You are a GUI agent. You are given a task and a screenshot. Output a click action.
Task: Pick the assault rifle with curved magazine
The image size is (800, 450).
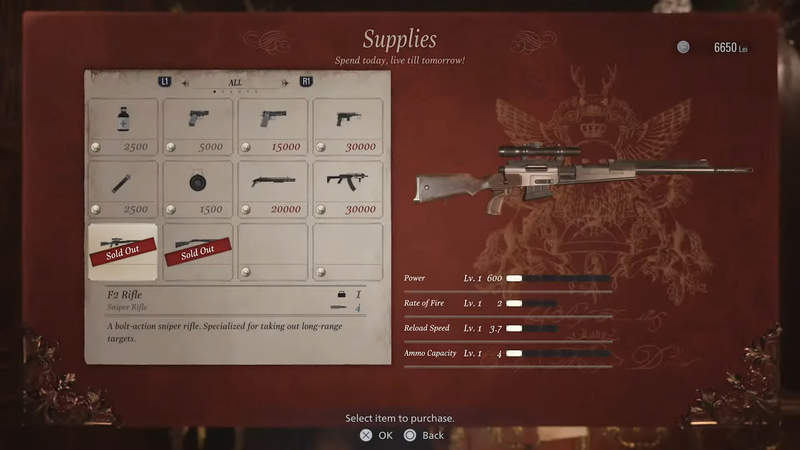(347, 189)
